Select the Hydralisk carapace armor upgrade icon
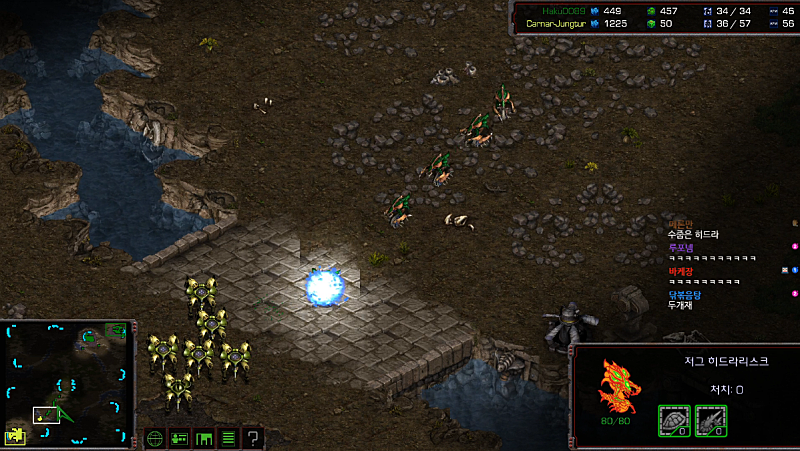800x451 pixels. coord(673,420)
